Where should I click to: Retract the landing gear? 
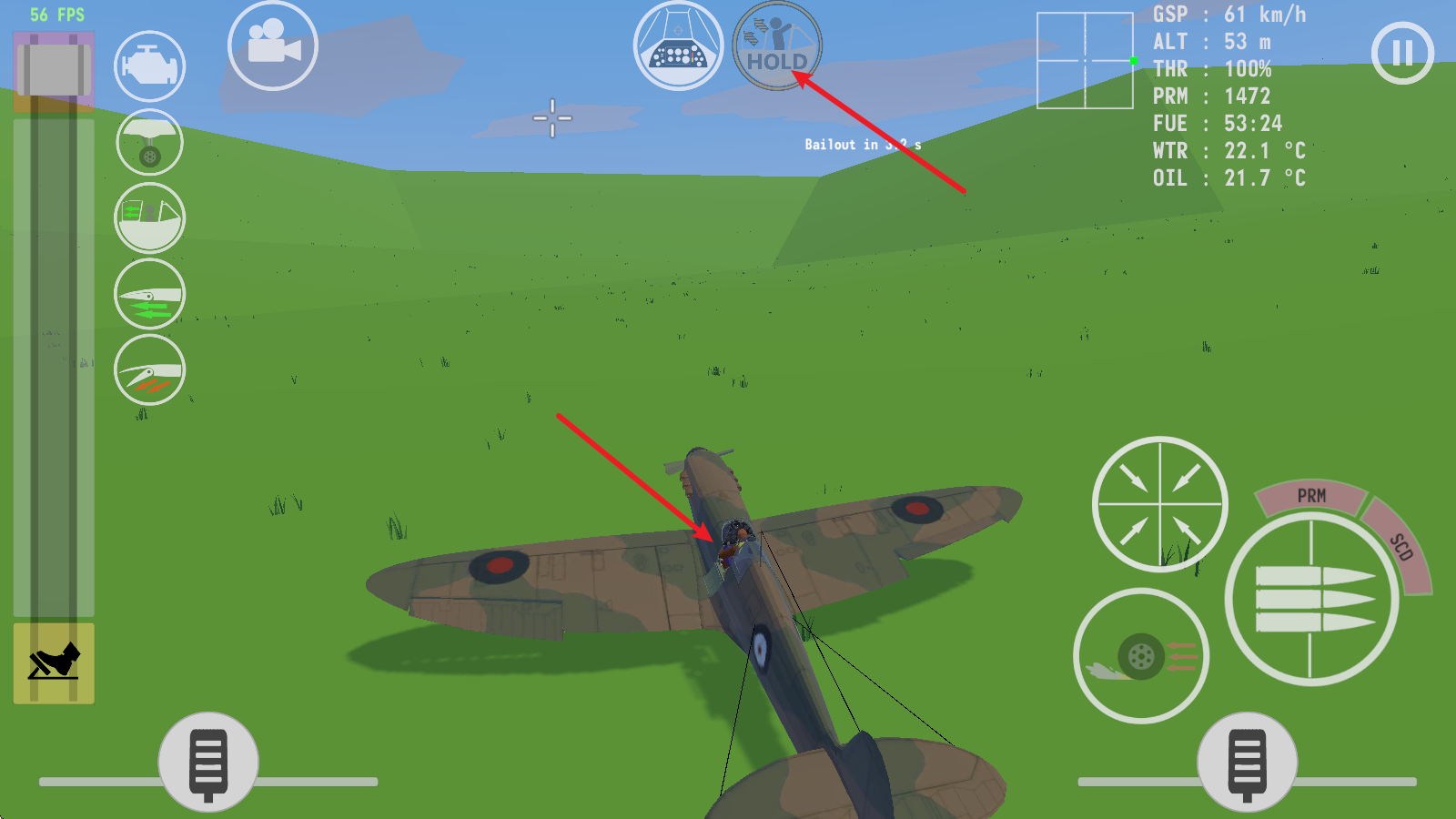[x=150, y=143]
